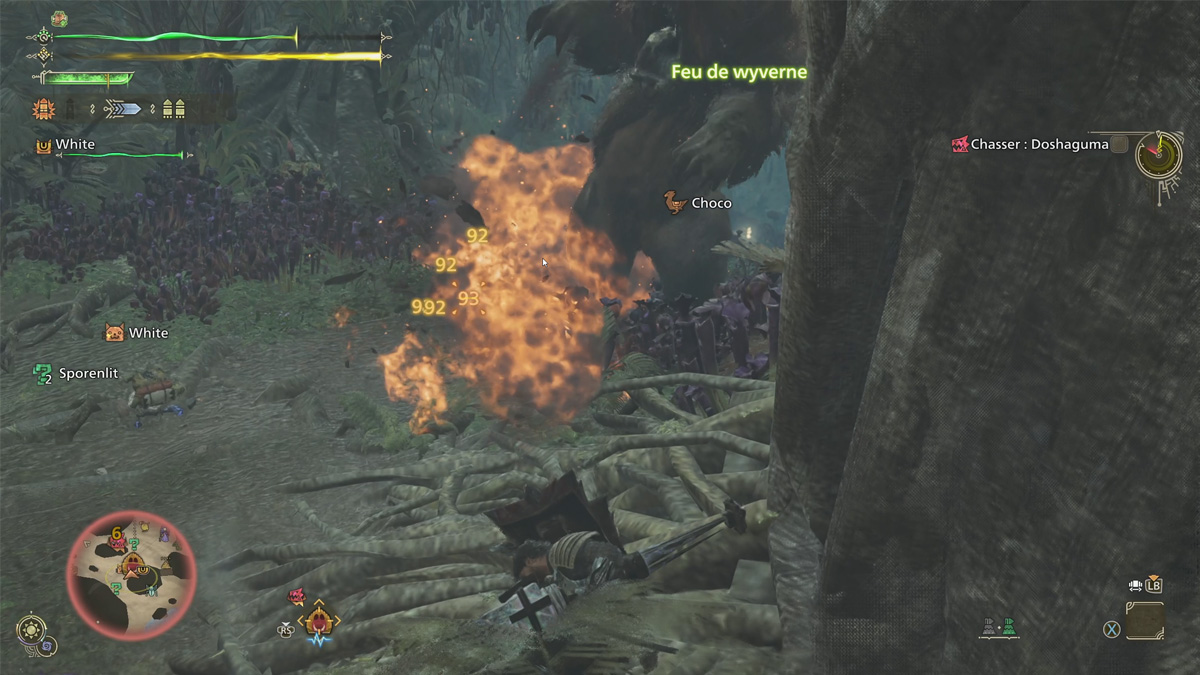Click the quest timer clock dial
The width and height of the screenshot is (1200, 675).
point(1159,156)
